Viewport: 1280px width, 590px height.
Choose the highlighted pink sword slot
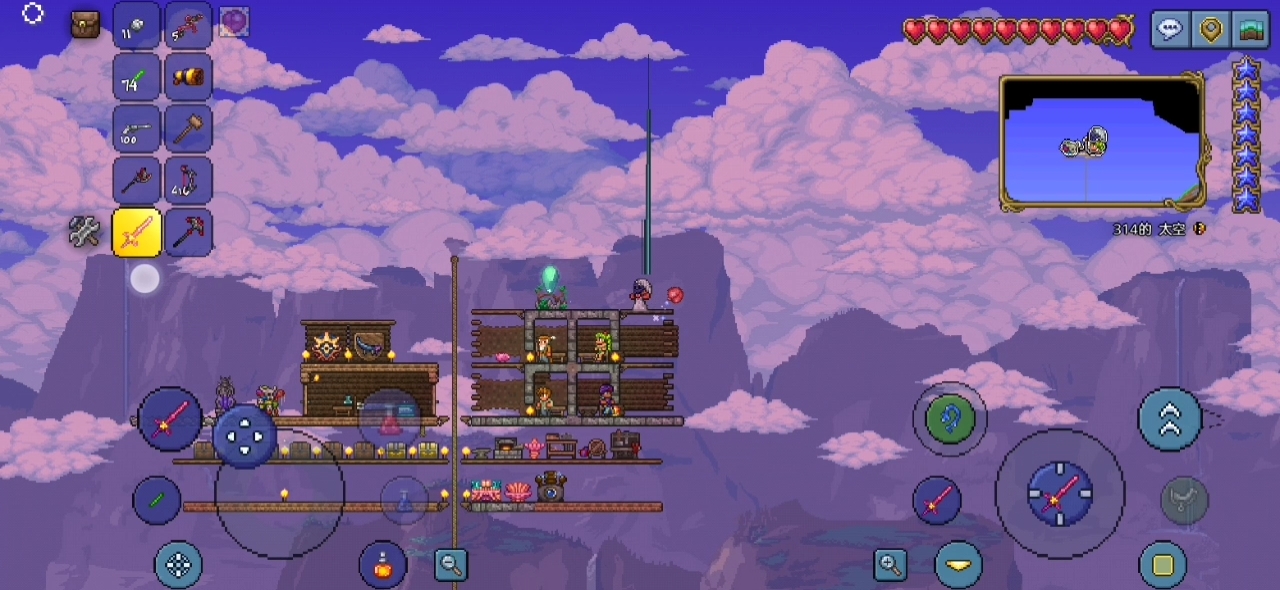pos(137,232)
